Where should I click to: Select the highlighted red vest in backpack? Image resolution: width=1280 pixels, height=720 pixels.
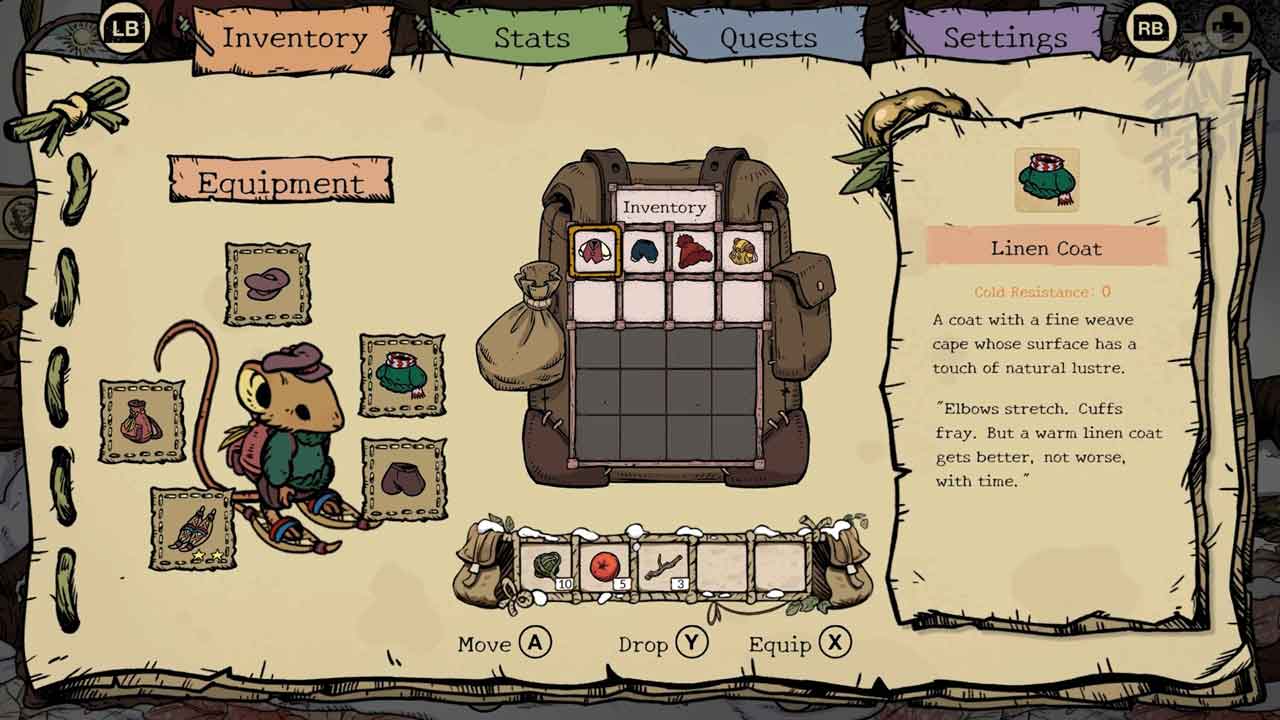coord(595,250)
